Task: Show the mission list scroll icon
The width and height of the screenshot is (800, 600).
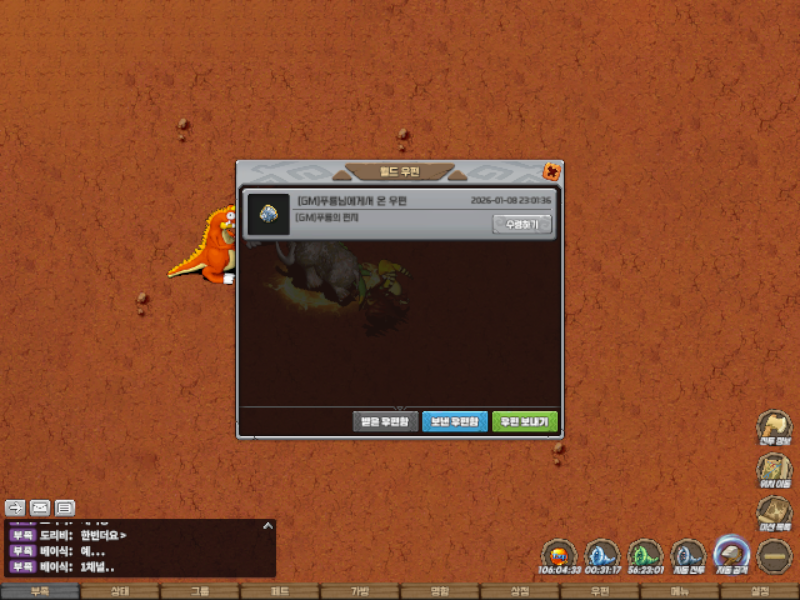Action: [x=773, y=513]
